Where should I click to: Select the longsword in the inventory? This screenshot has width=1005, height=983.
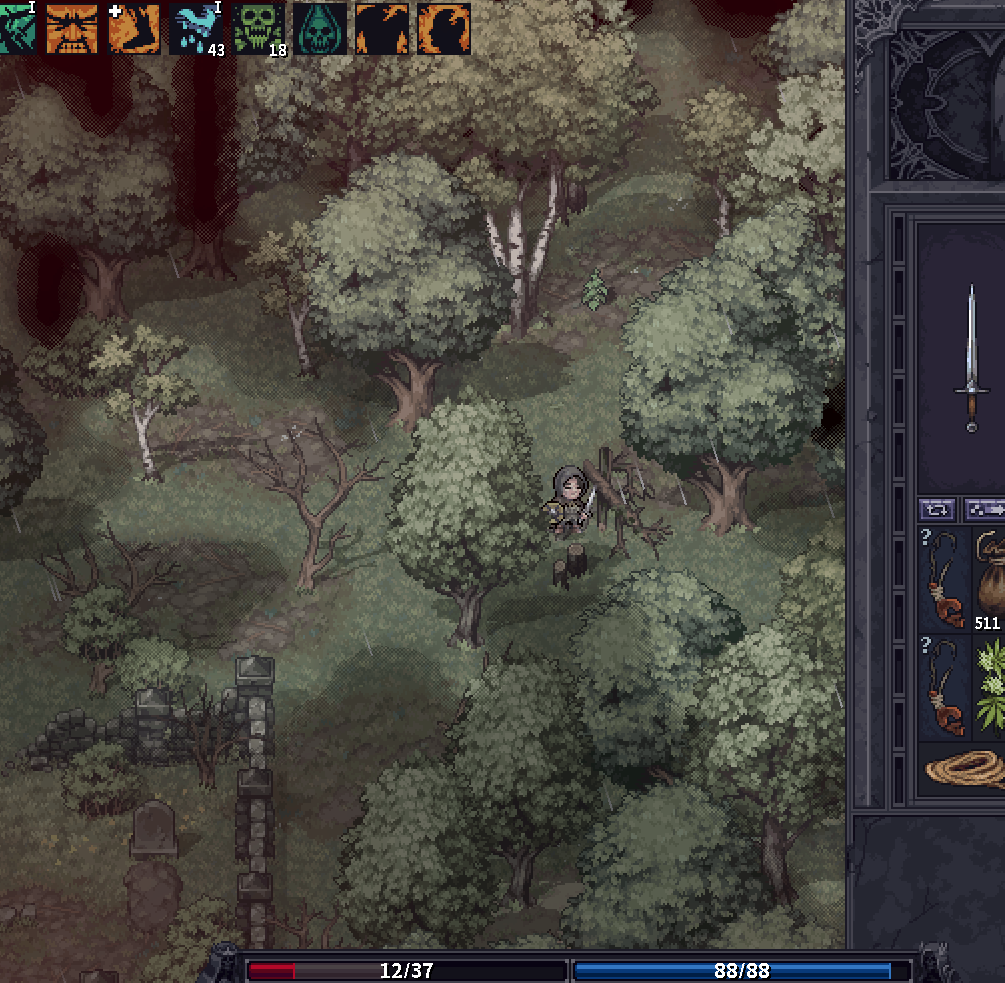pyautogui.click(x=971, y=358)
